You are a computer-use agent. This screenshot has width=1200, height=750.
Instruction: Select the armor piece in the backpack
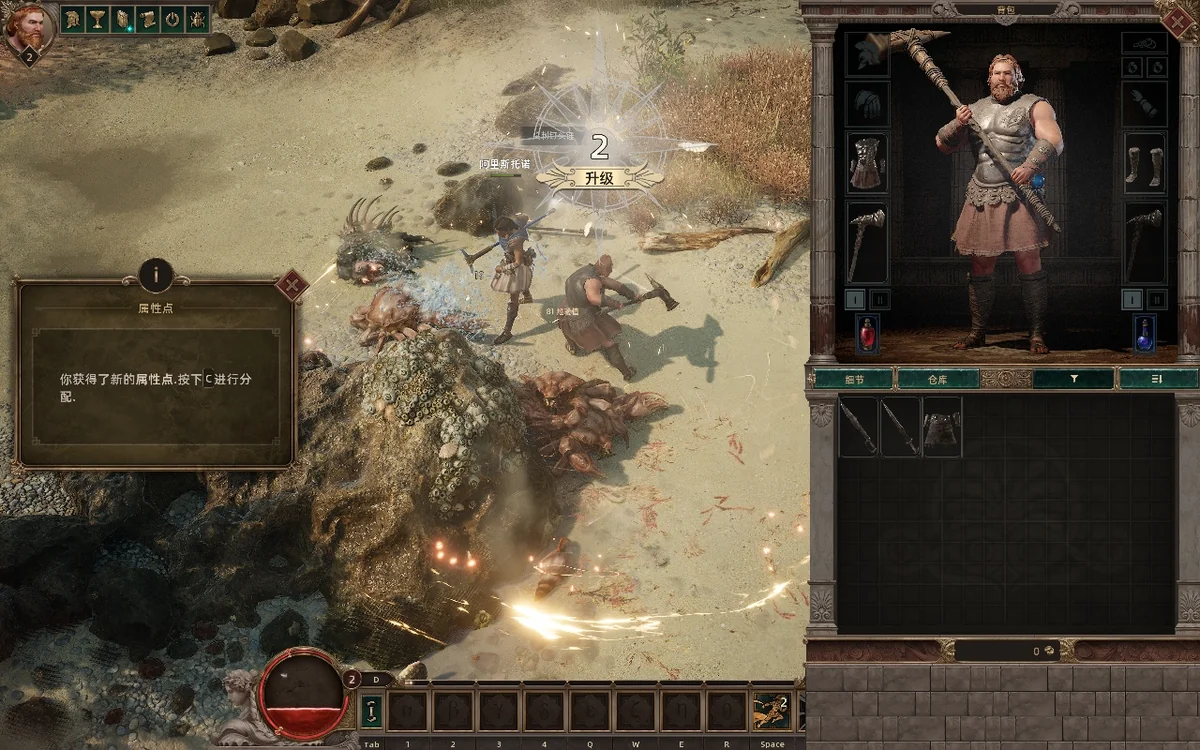click(942, 427)
